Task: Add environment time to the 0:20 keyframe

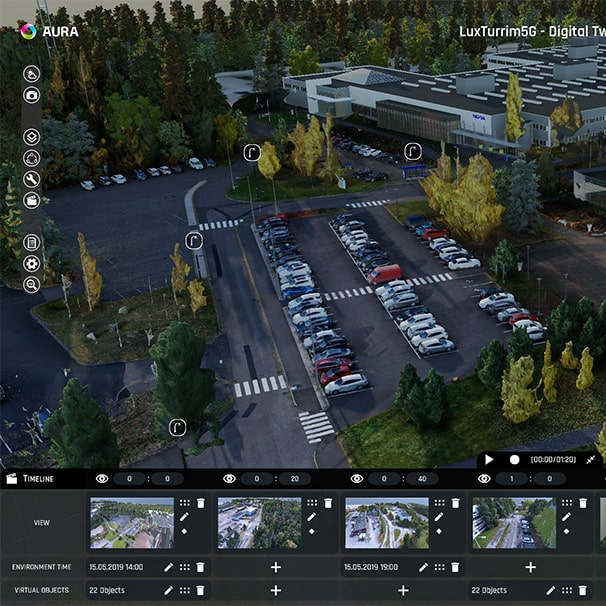Action: point(276,567)
